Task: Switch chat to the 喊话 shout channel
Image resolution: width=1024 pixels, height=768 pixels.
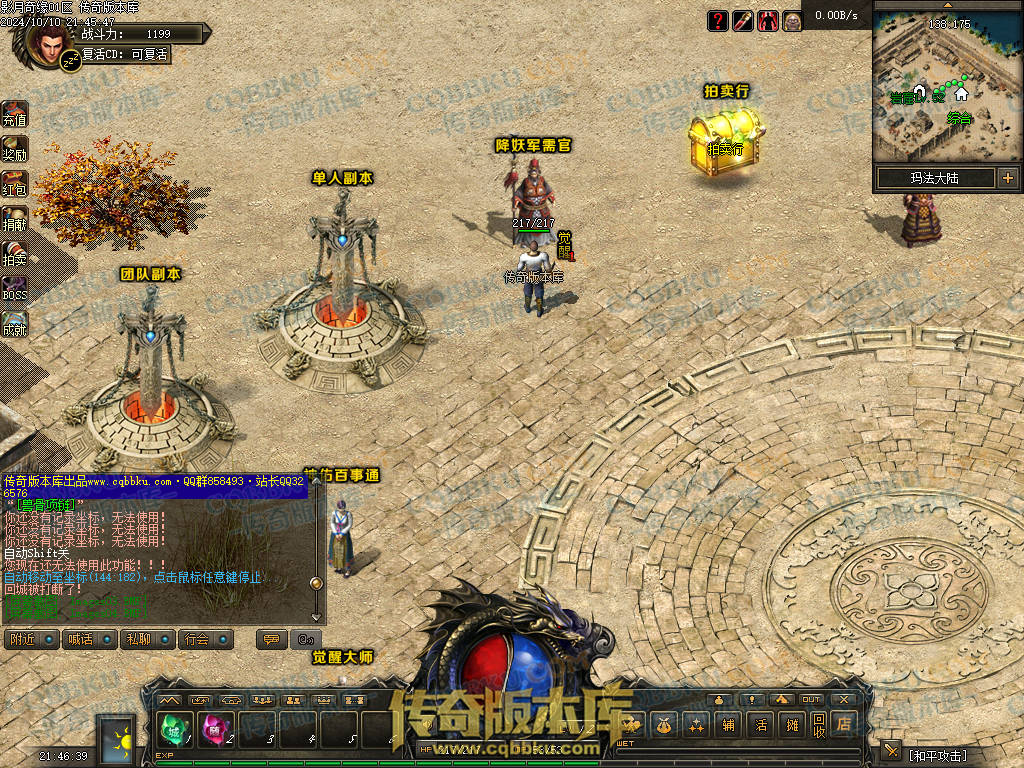Action: click(90, 639)
